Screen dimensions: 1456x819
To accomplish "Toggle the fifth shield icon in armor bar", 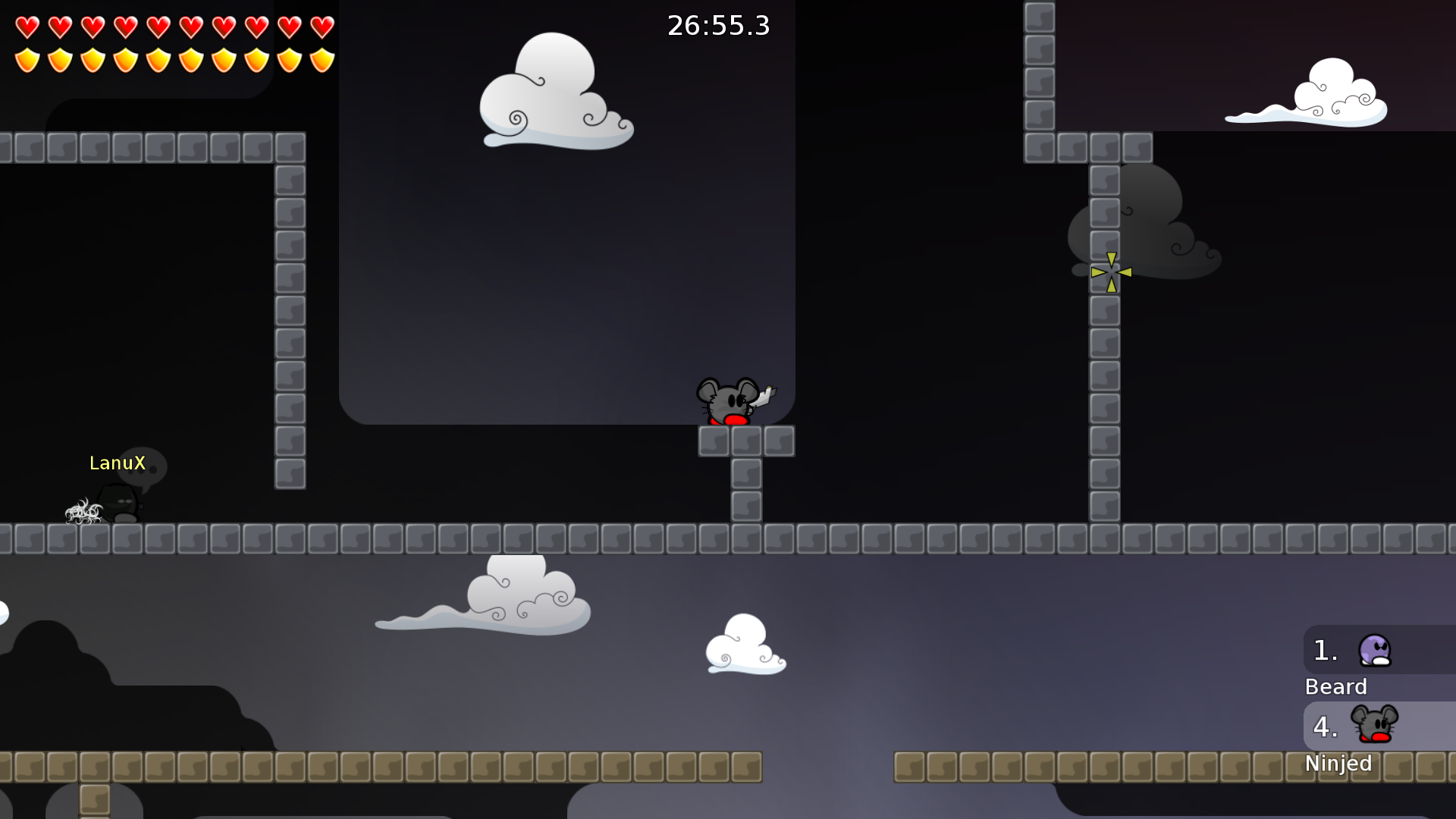I will point(158,59).
